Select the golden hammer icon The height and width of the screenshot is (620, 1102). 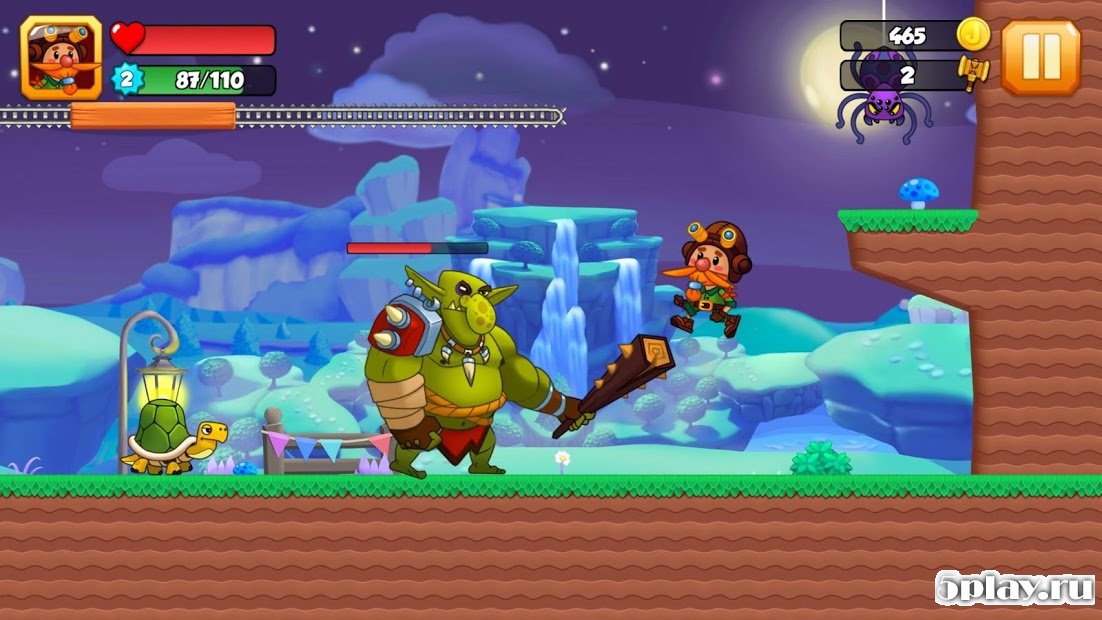point(972,72)
